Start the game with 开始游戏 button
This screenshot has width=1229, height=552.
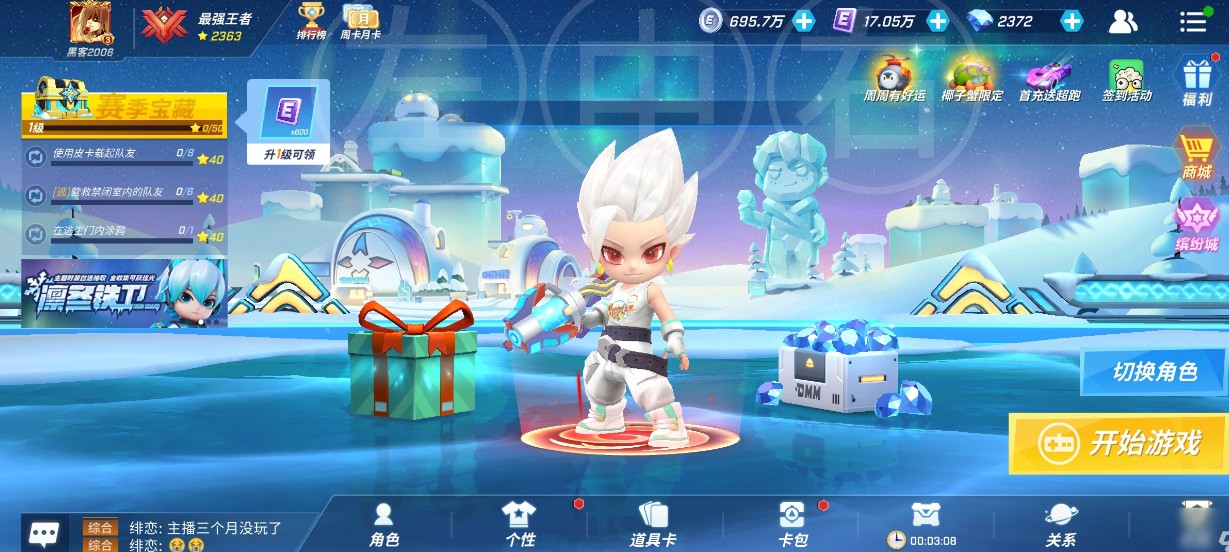pos(1118,443)
